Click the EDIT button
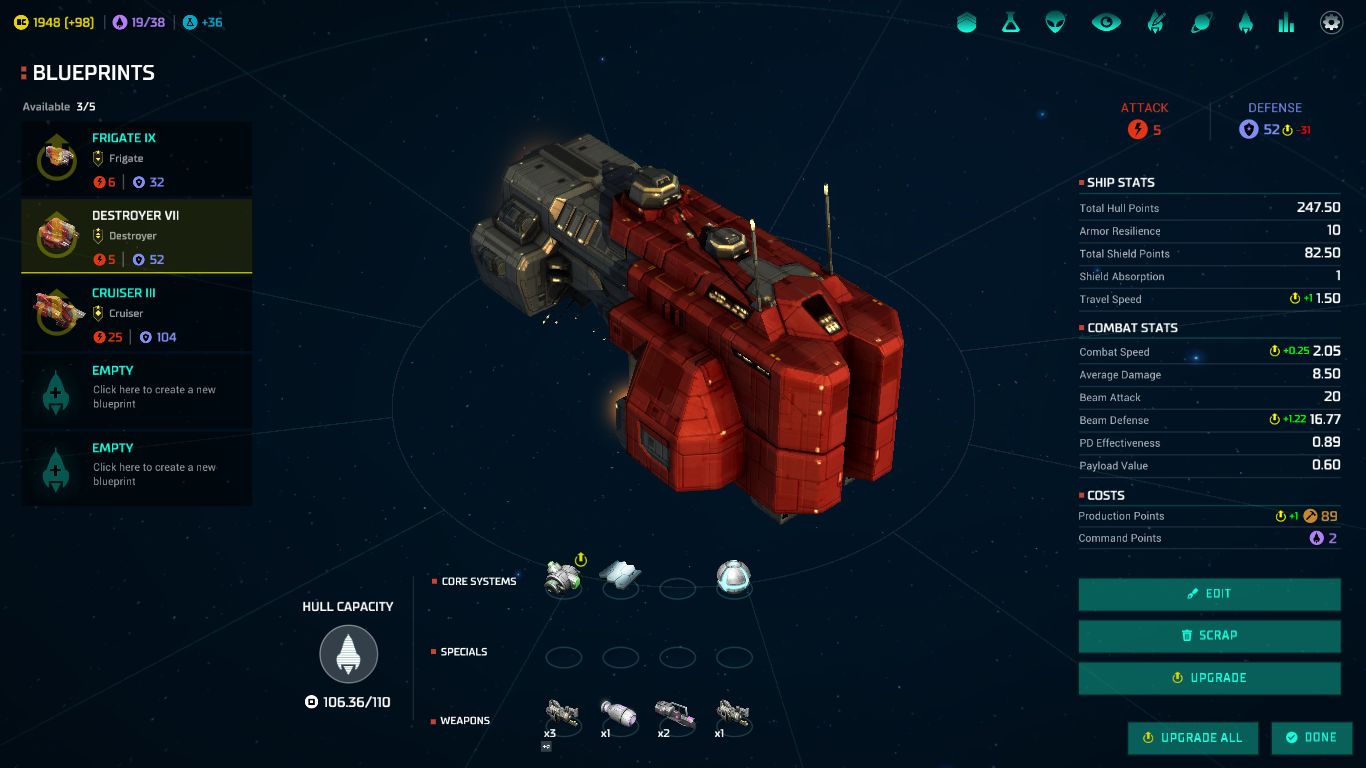1366x768 pixels. tap(1208, 594)
